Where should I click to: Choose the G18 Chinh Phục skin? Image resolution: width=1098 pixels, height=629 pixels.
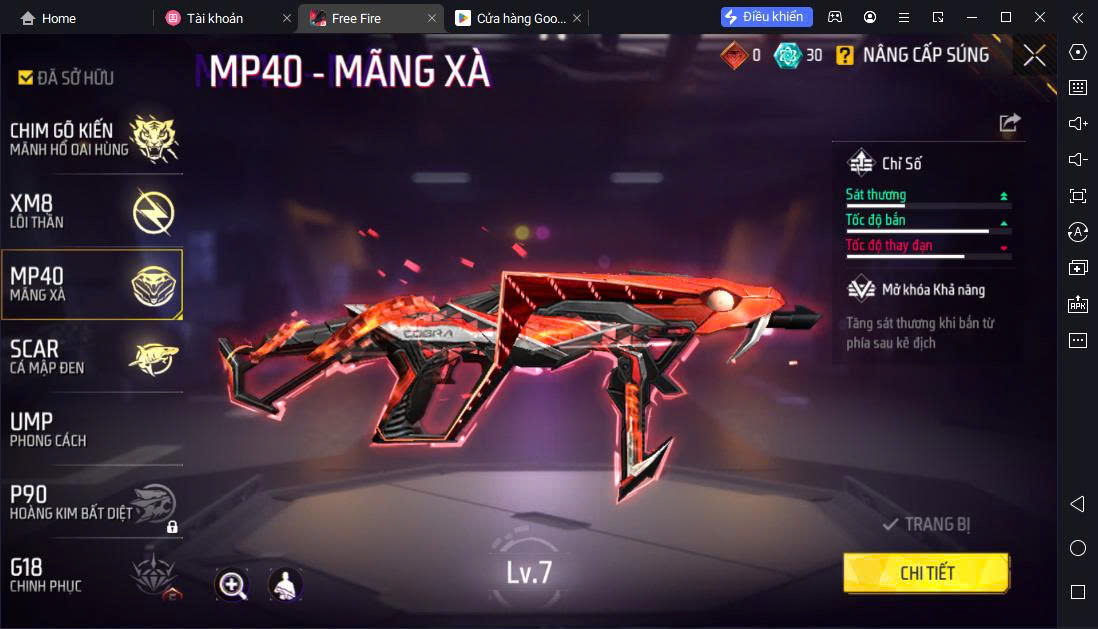pyautogui.click(x=92, y=574)
